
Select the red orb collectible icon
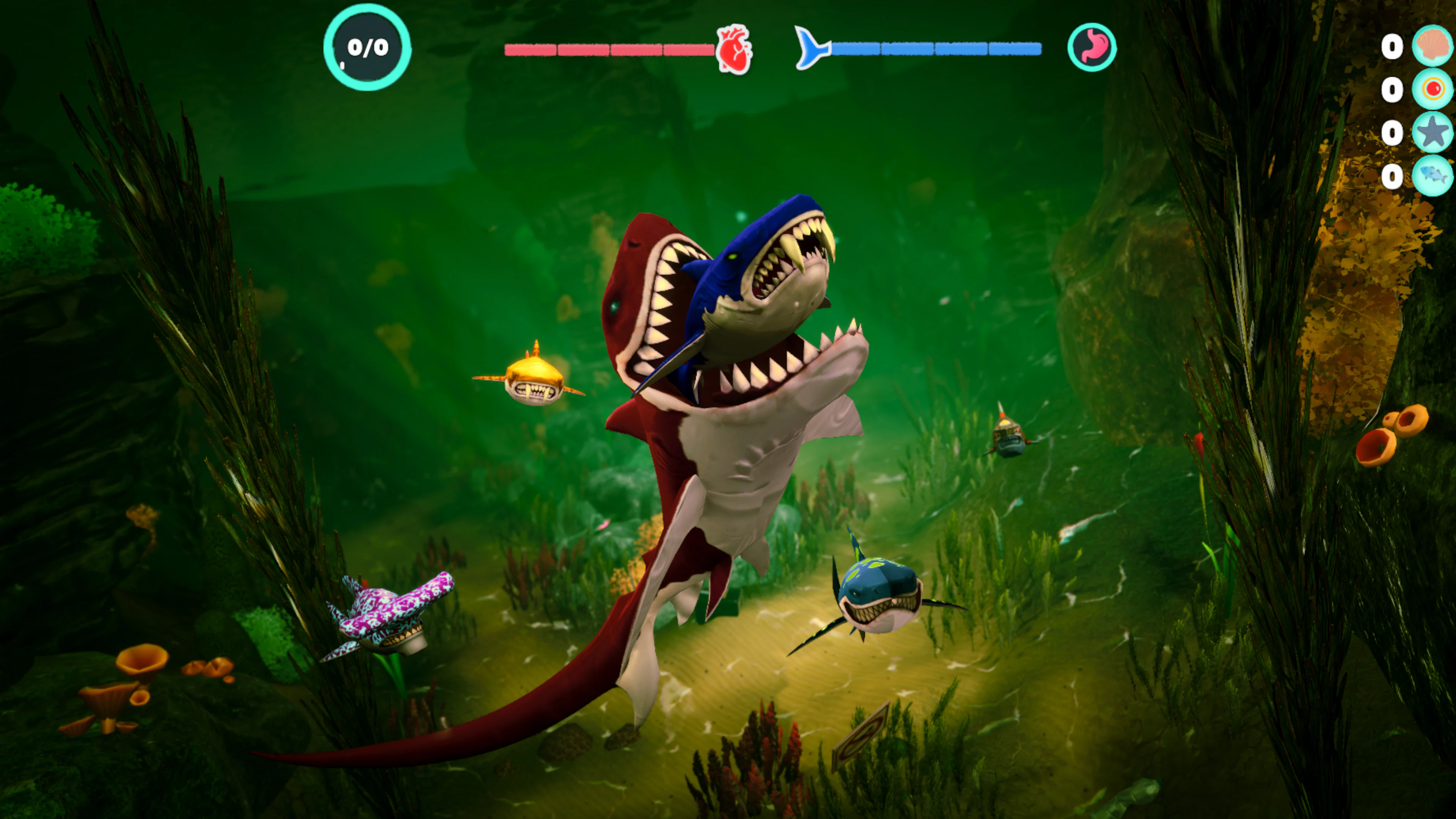(x=1432, y=89)
